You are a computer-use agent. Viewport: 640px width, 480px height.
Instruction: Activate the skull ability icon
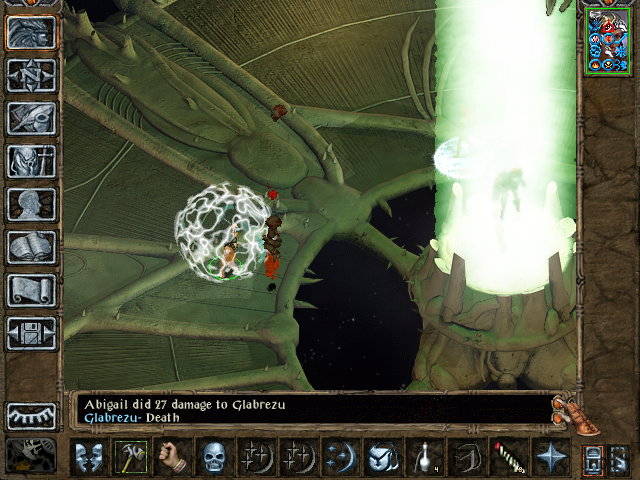[x=215, y=457]
